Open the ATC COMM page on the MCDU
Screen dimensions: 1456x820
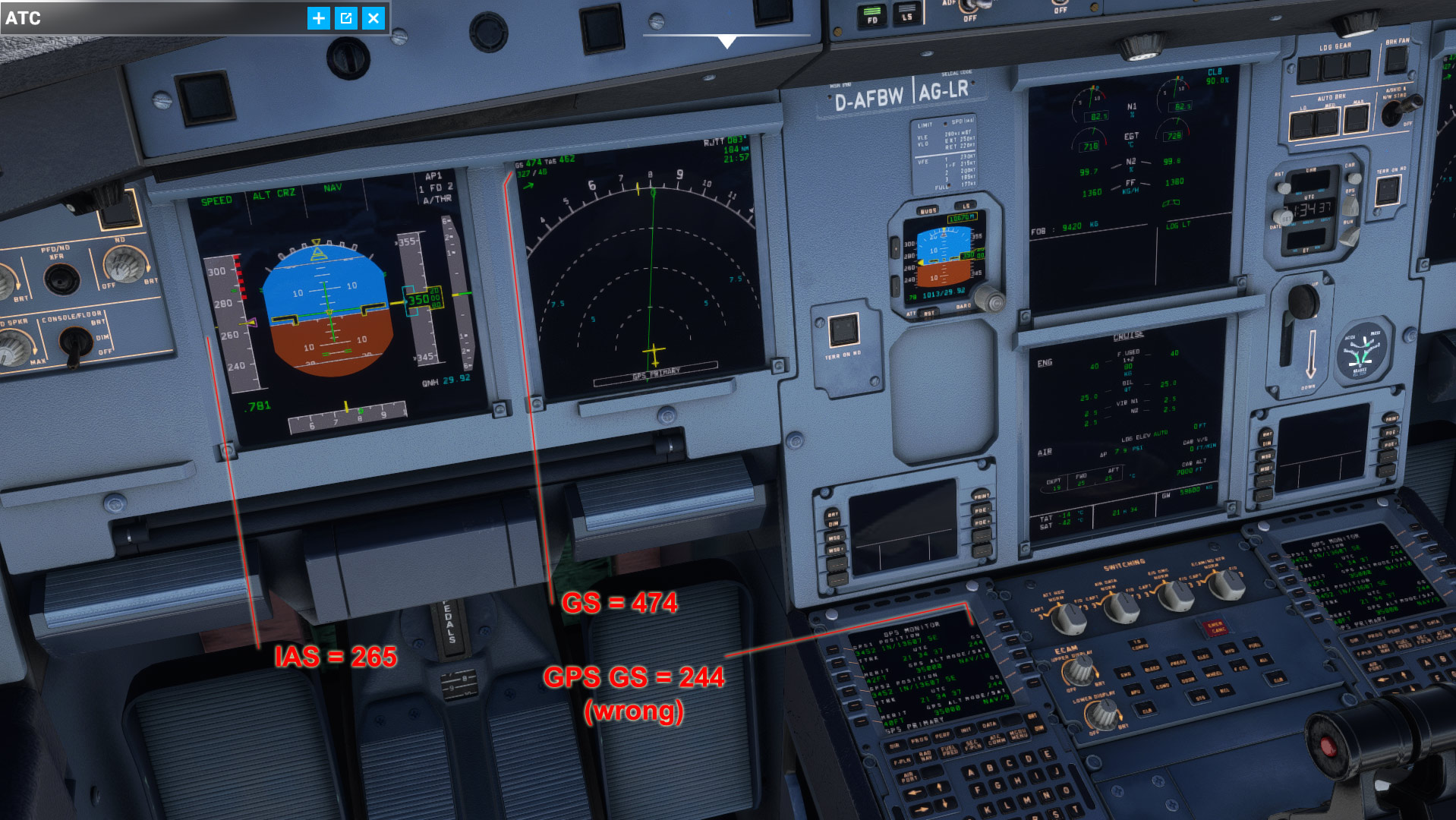point(996,740)
